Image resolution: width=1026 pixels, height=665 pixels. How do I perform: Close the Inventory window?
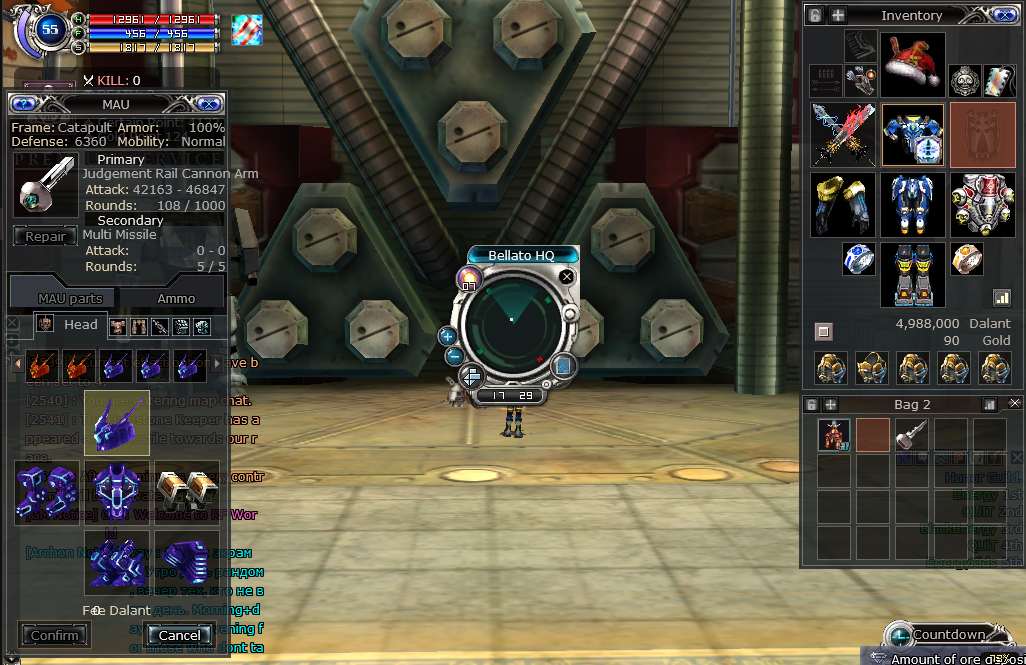[1005, 15]
